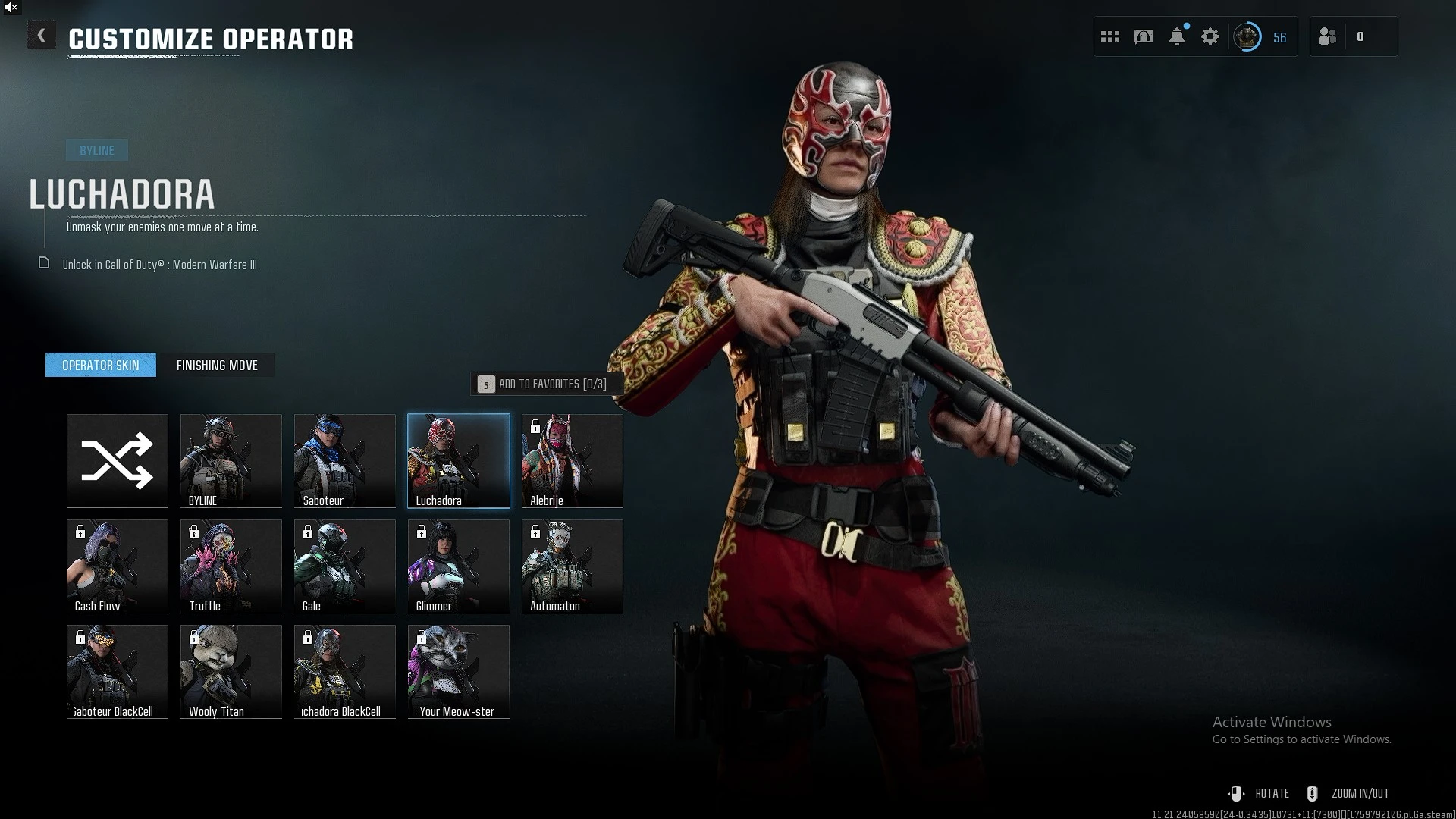Open the social friends panel
This screenshot has width=1456, height=819.
[x=1328, y=36]
